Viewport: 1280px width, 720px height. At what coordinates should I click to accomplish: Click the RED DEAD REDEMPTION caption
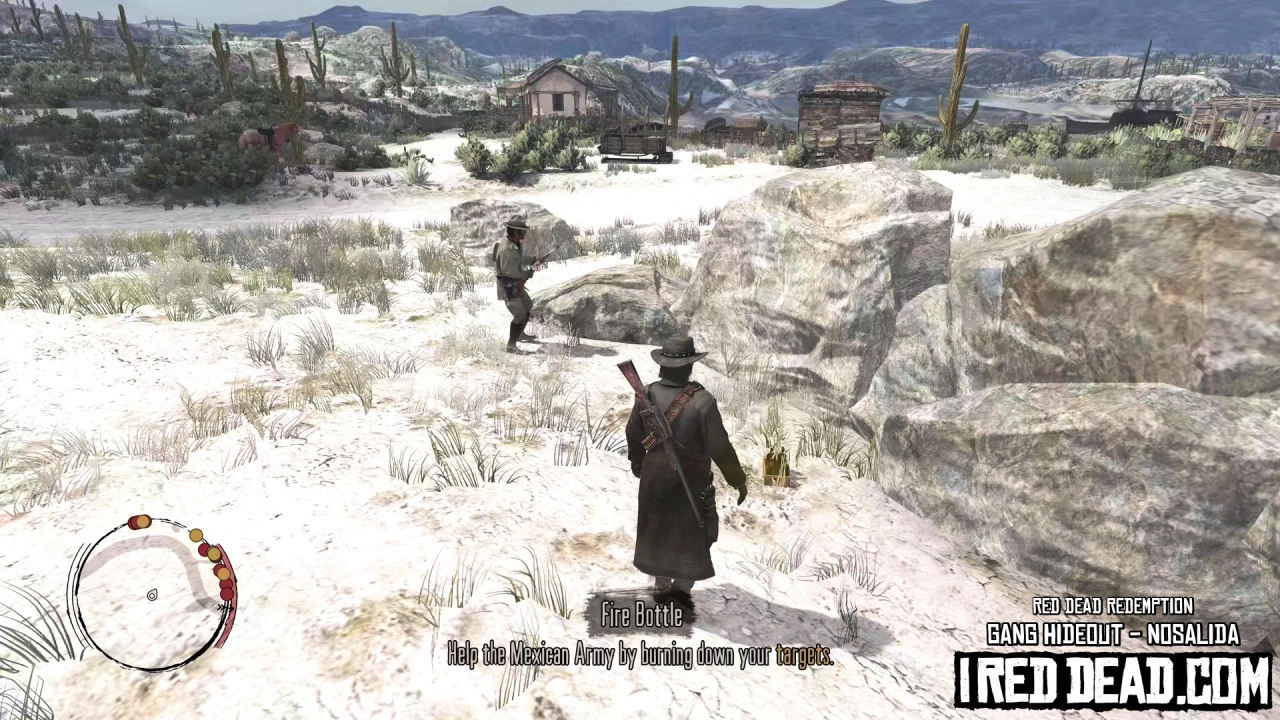coord(1113,606)
